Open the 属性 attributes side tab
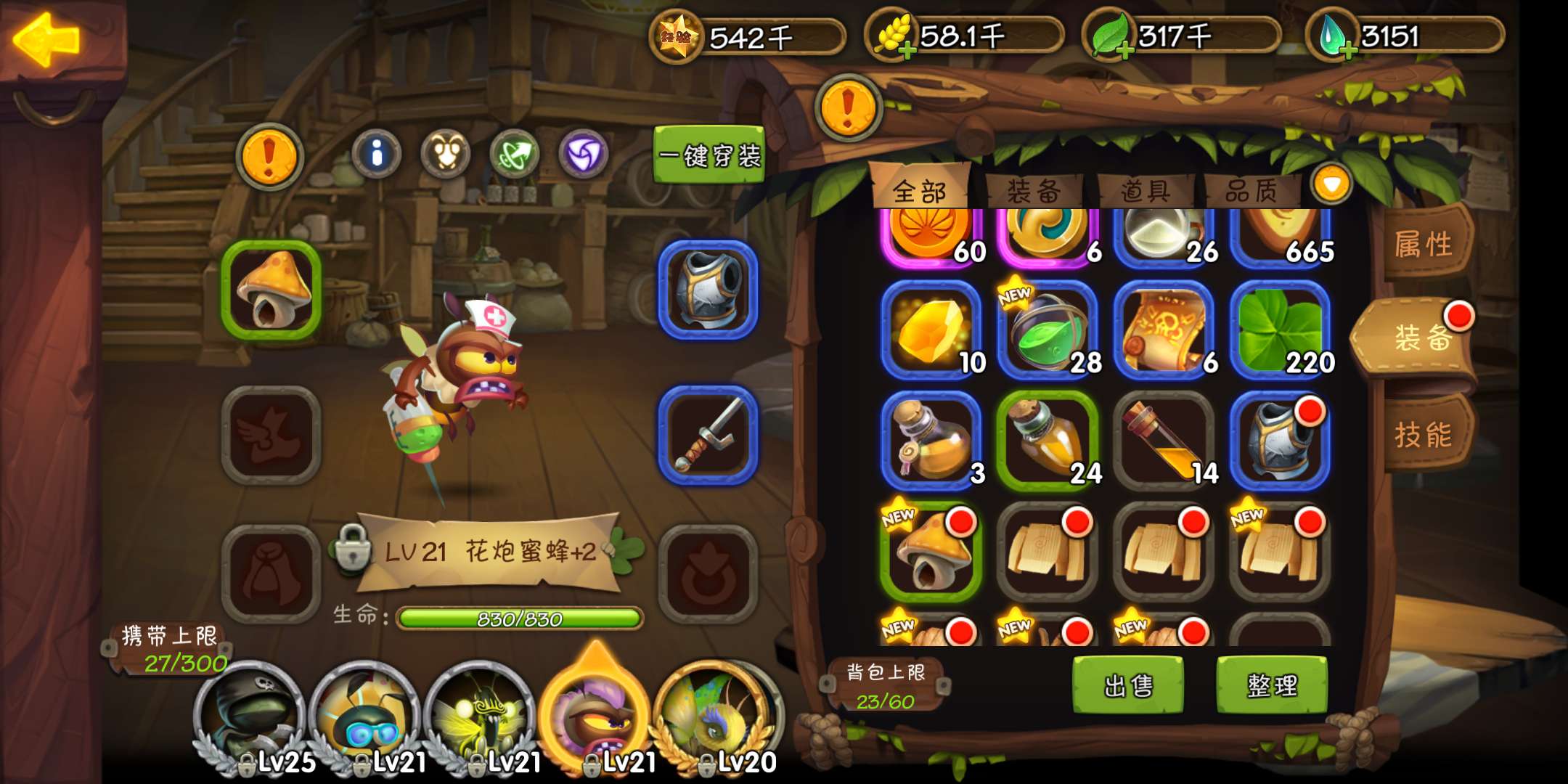Viewport: 1568px width, 784px height. coord(1423,244)
